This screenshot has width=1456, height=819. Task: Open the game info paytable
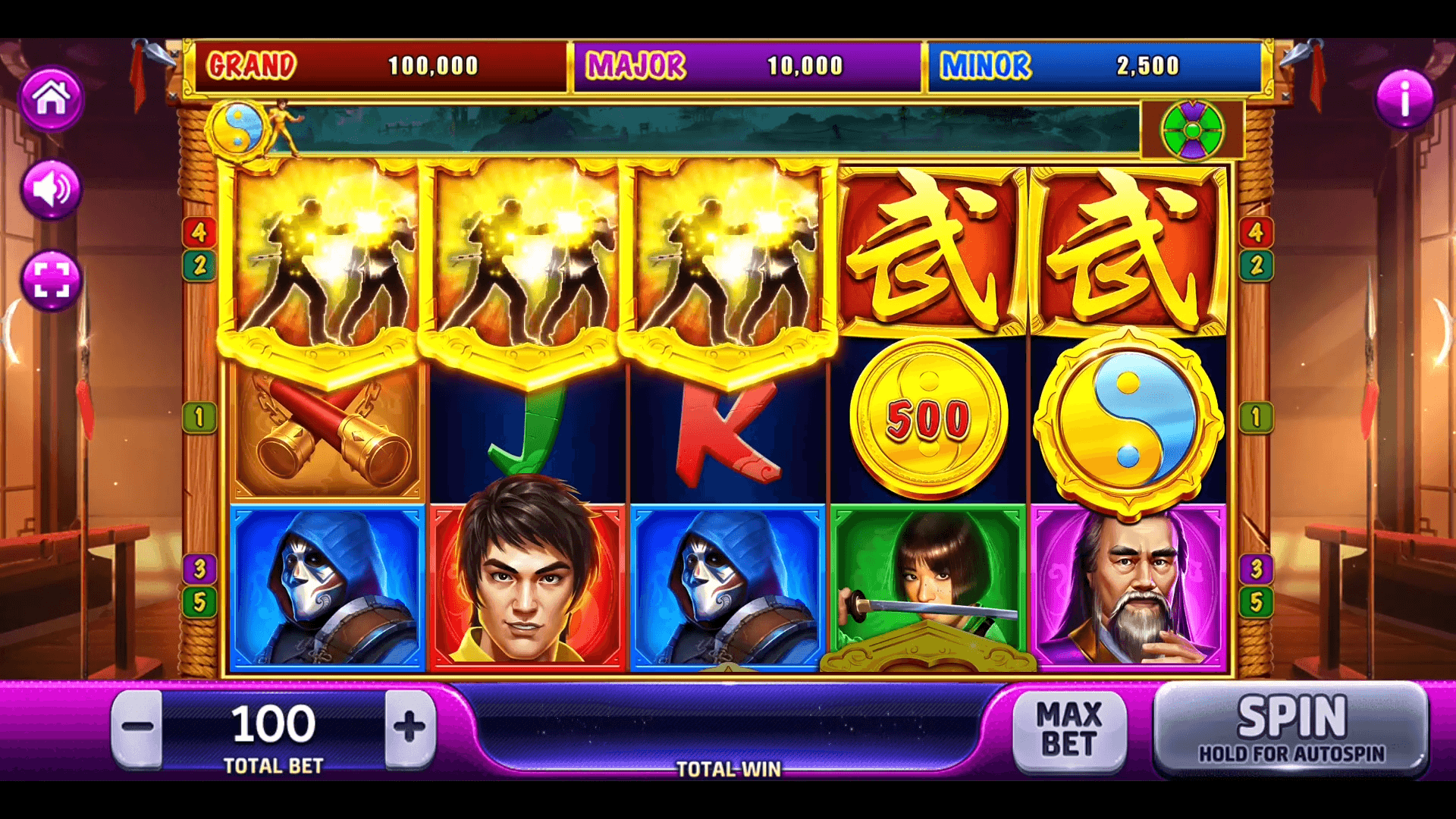tap(1404, 99)
